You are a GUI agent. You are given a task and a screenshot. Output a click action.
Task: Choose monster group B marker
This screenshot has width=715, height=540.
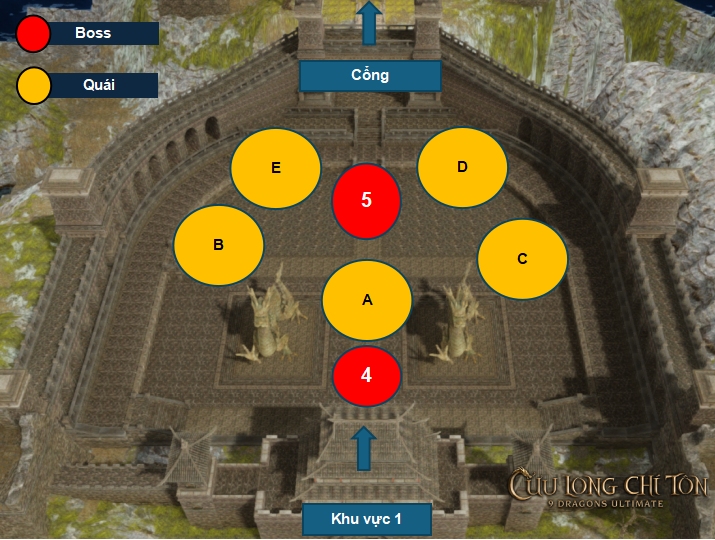(x=218, y=244)
